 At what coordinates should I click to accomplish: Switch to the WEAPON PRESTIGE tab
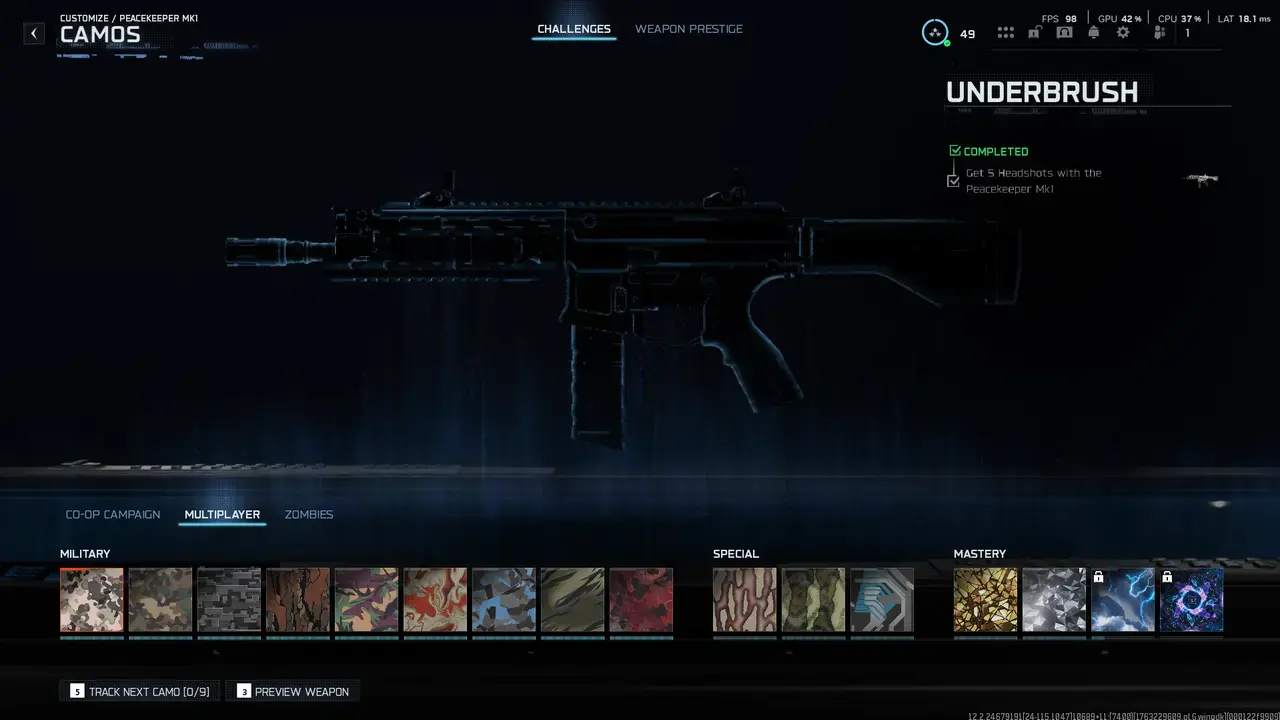688,29
